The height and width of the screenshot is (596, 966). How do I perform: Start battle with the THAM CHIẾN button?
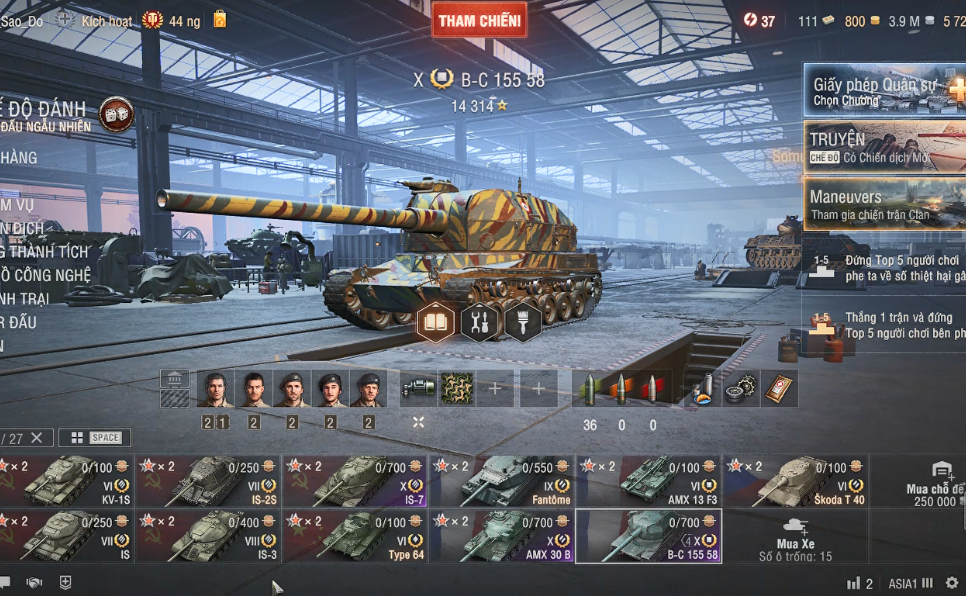pos(479,20)
